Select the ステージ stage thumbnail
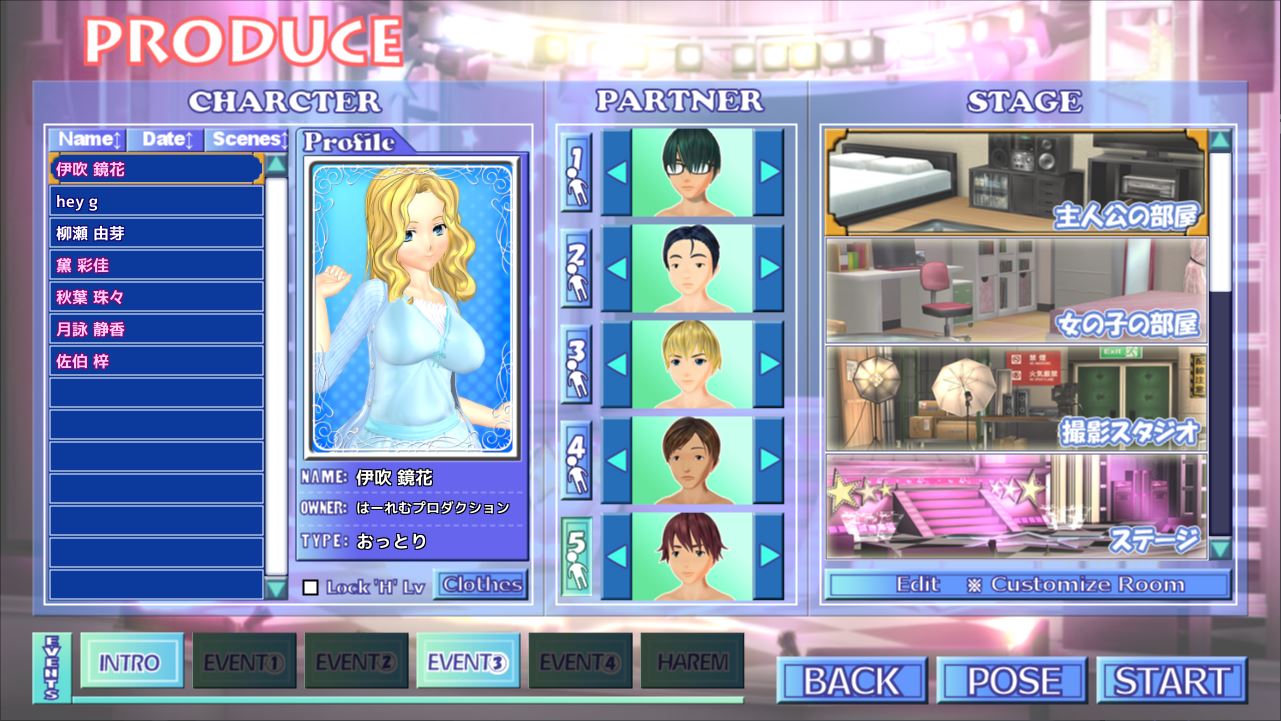Viewport: 1281px width, 721px height. pos(1015,506)
